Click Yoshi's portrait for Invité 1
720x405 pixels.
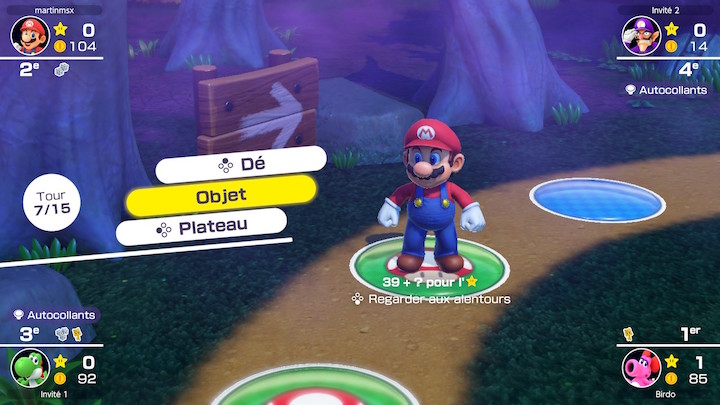tap(27, 369)
